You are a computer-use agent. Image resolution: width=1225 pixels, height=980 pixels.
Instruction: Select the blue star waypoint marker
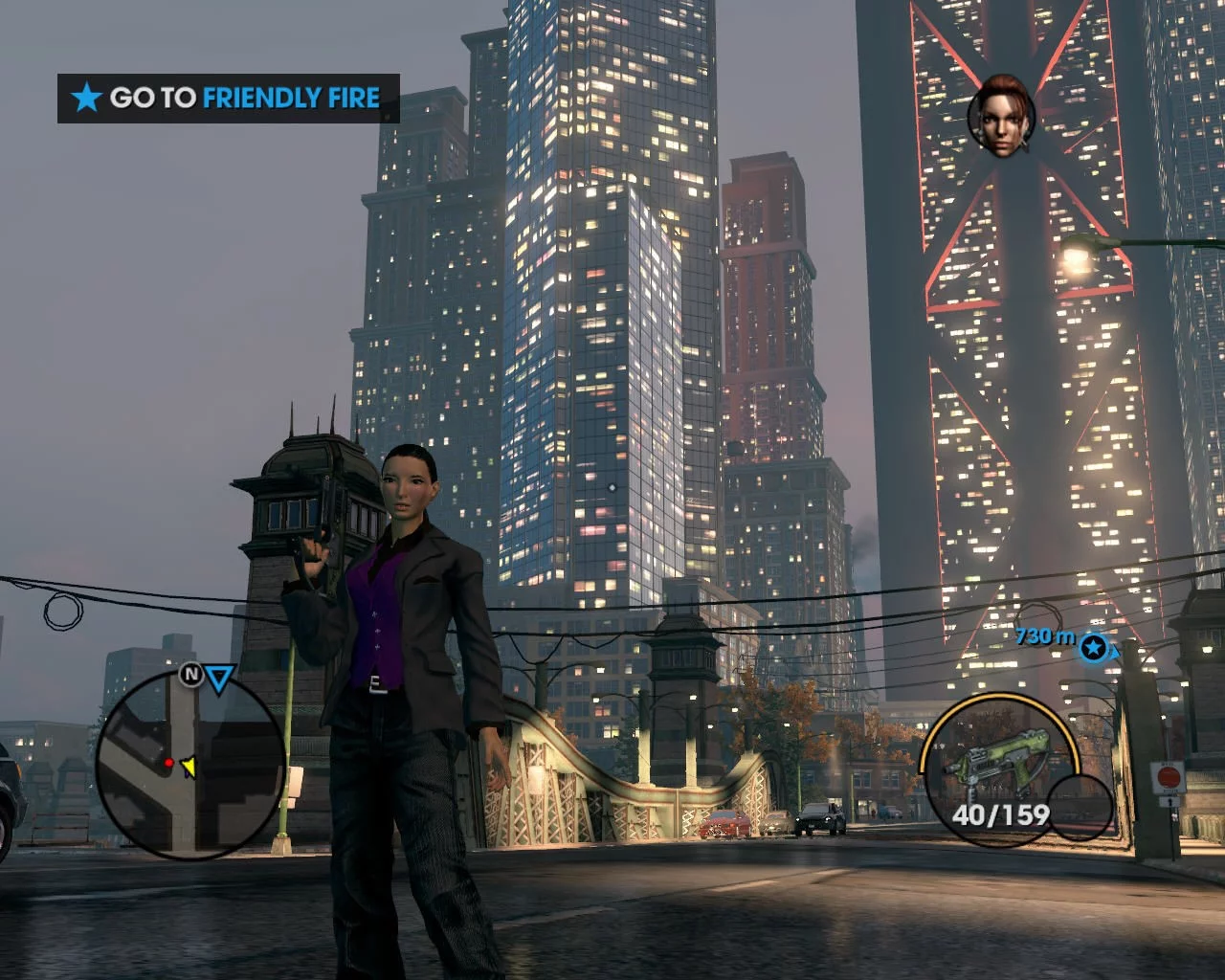click(1093, 648)
